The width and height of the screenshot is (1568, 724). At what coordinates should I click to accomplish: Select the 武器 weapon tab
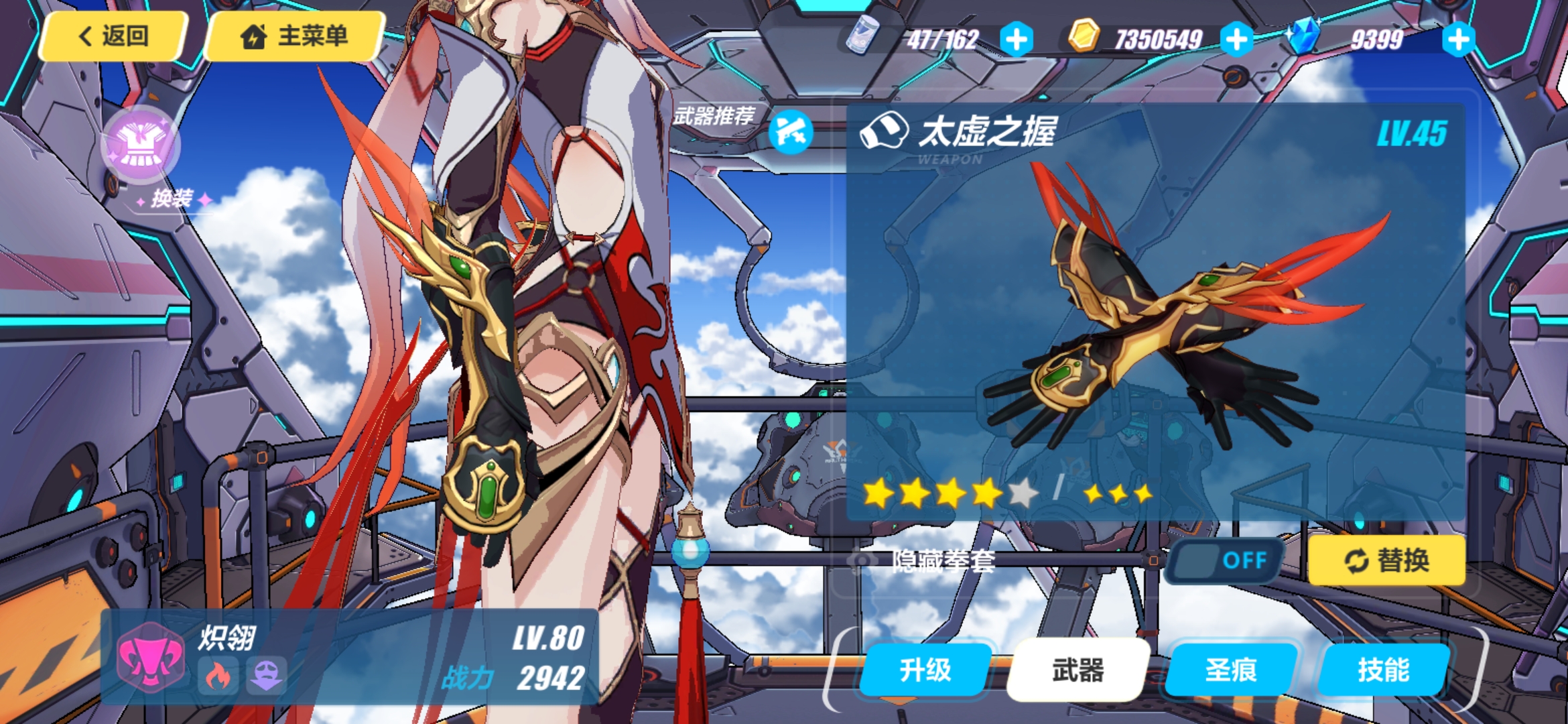click(x=1077, y=670)
